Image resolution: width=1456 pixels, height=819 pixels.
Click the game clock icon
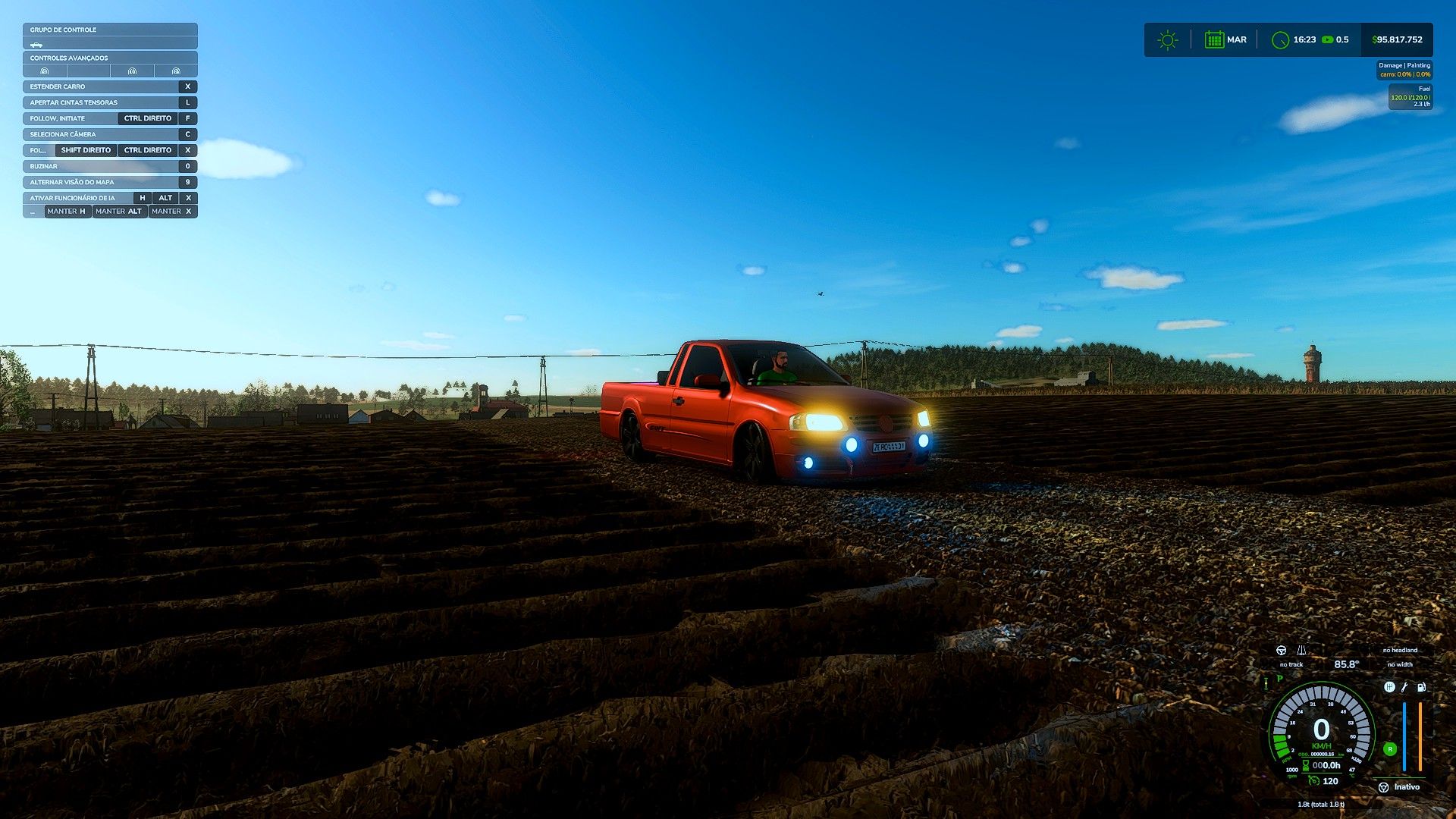[x=1280, y=40]
